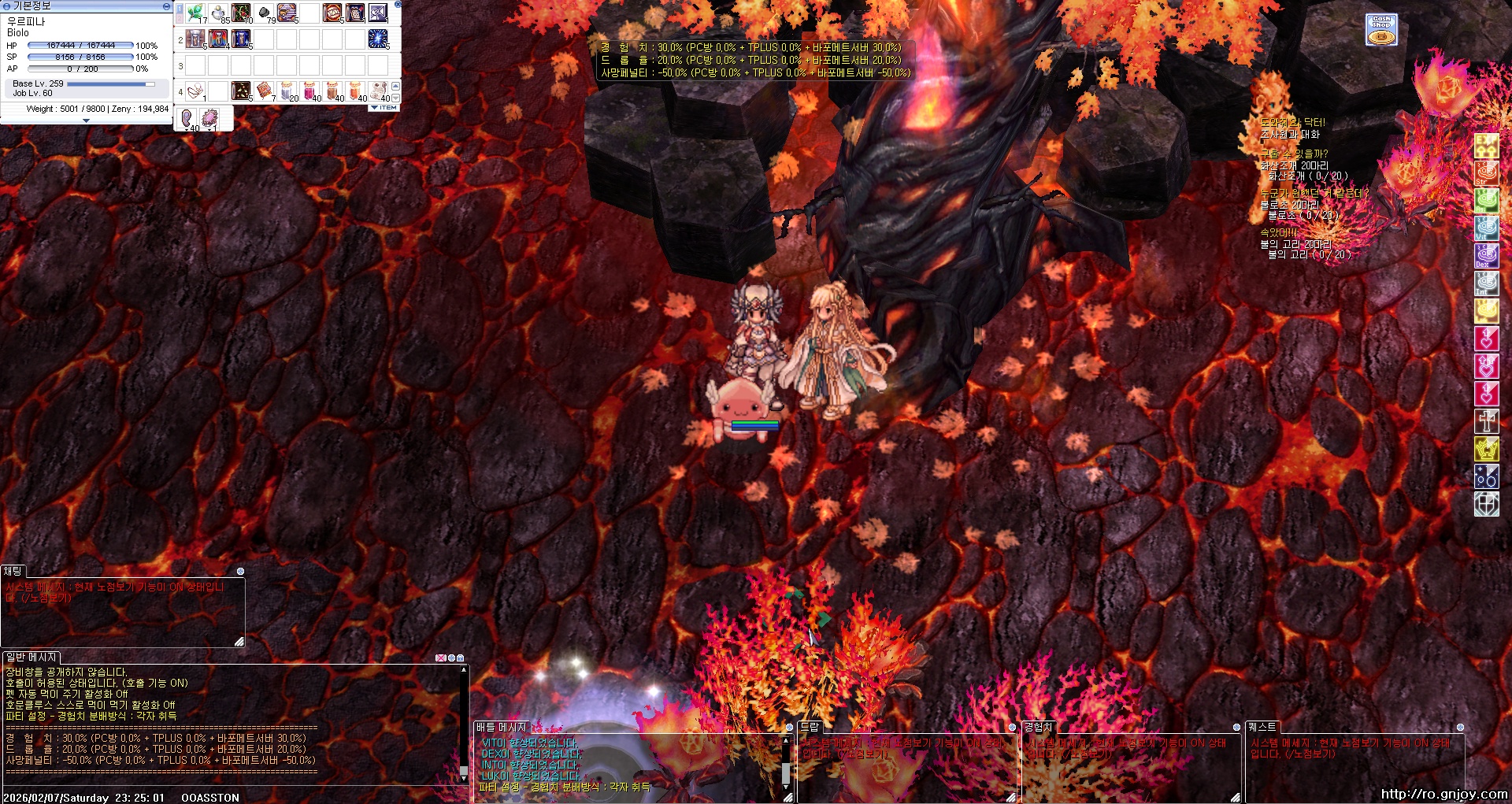The width and height of the screenshot is (1512, 804).
Task: Click the Str food buff icon
Action: pos(1486,172)
